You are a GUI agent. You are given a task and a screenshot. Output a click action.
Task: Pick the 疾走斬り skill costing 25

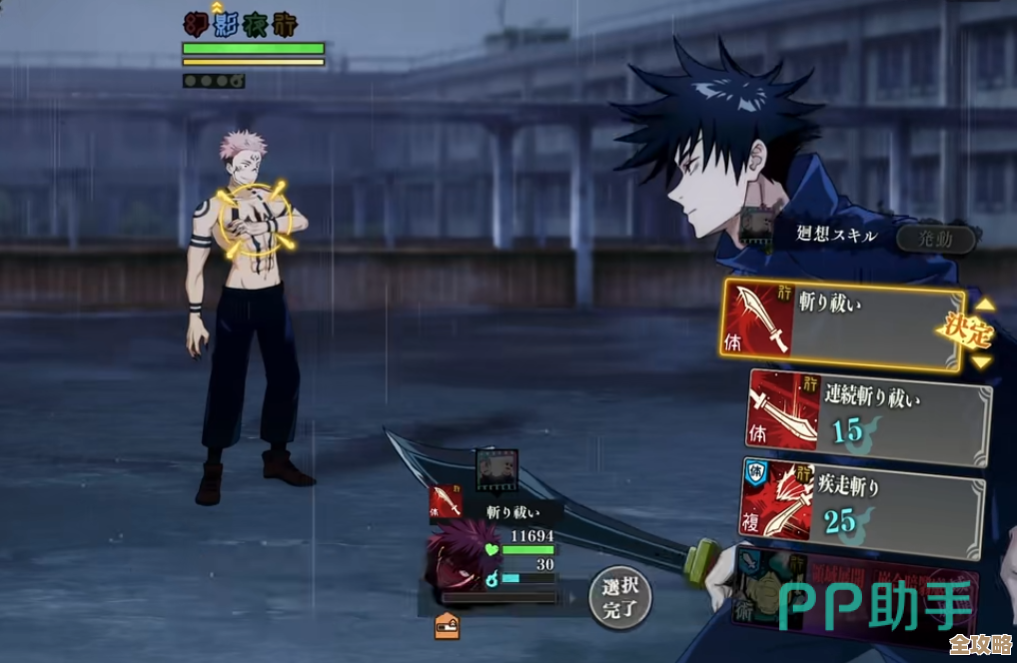[x=862, y=506]
